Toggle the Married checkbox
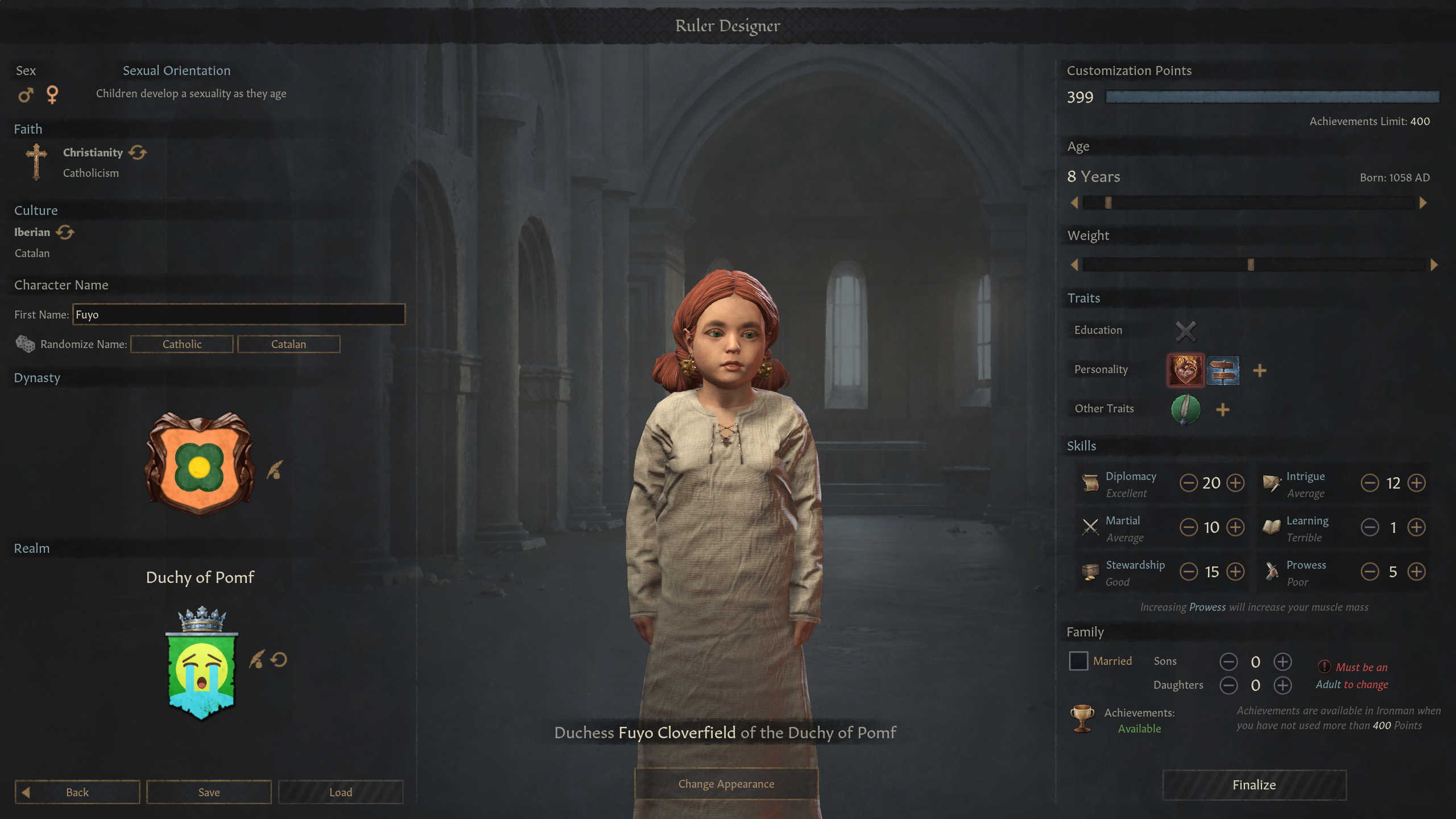1456x819 pixels. 1078,661
